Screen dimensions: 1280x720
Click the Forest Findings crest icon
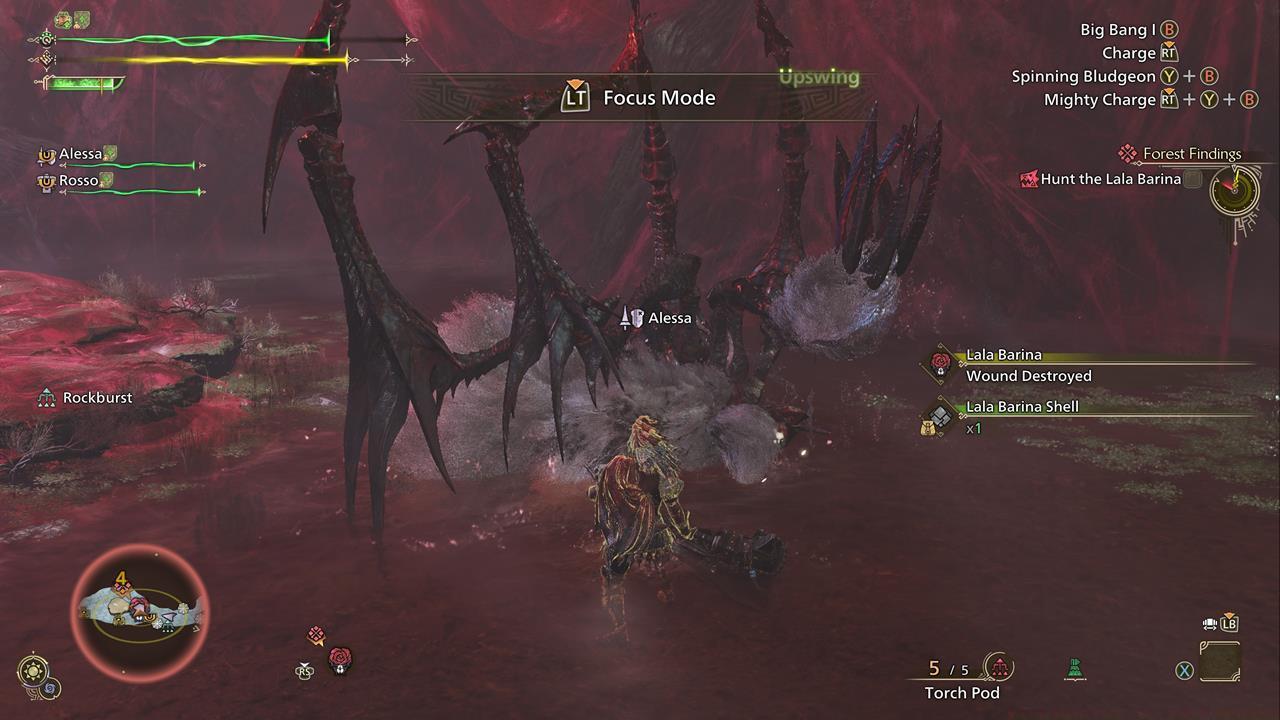click(1128, 153)
